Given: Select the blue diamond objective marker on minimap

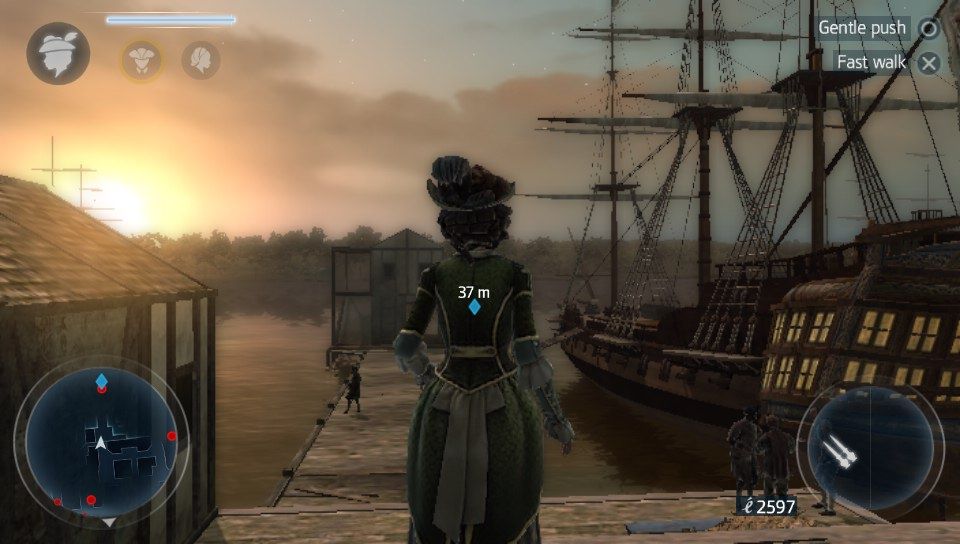Looking at the screenshot, I should (101, 380).
